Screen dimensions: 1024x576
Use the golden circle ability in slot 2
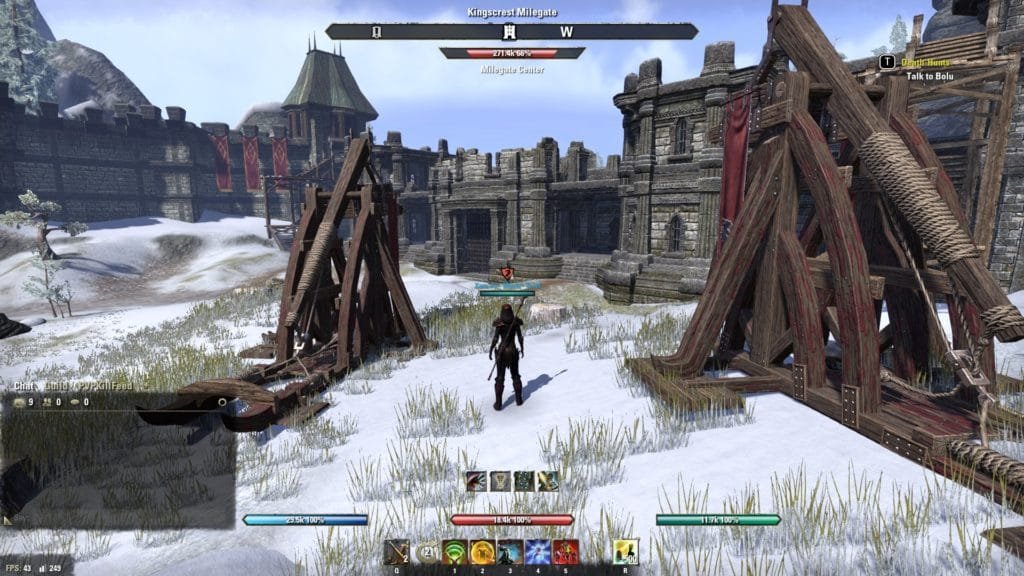tap(482, 552)
